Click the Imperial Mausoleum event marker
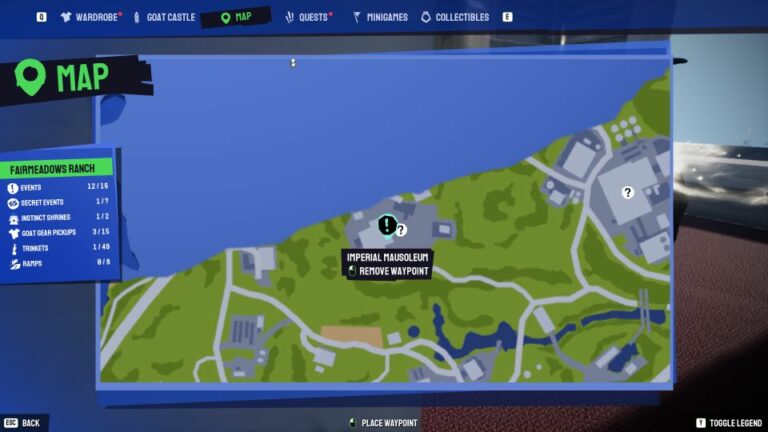This screenshot has height=432, width=768. point(387,225)
